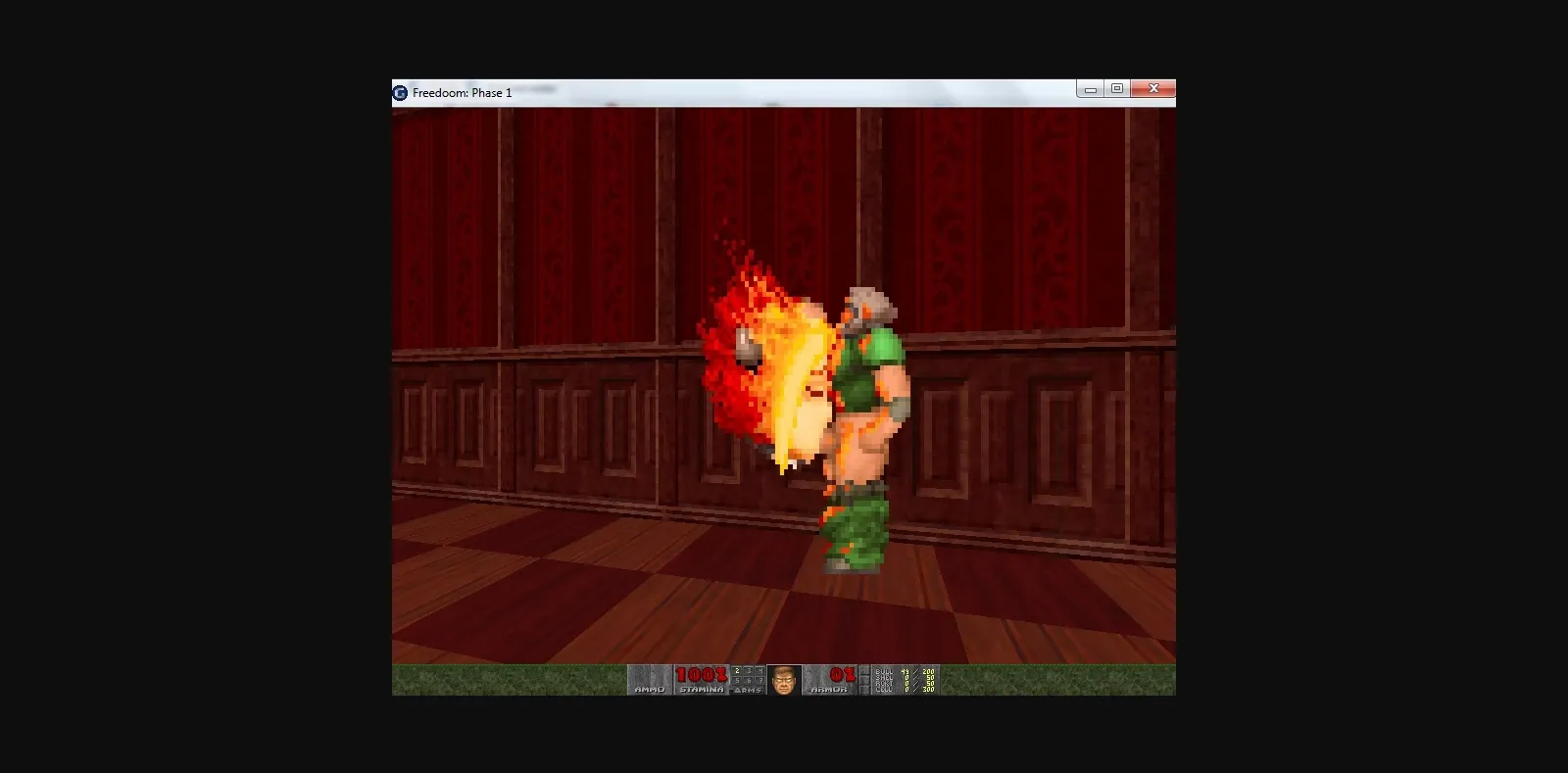Screen dimensions: 1568x773
Task: Click the STAMINA label on the HUD
Action: click(702, 689)
